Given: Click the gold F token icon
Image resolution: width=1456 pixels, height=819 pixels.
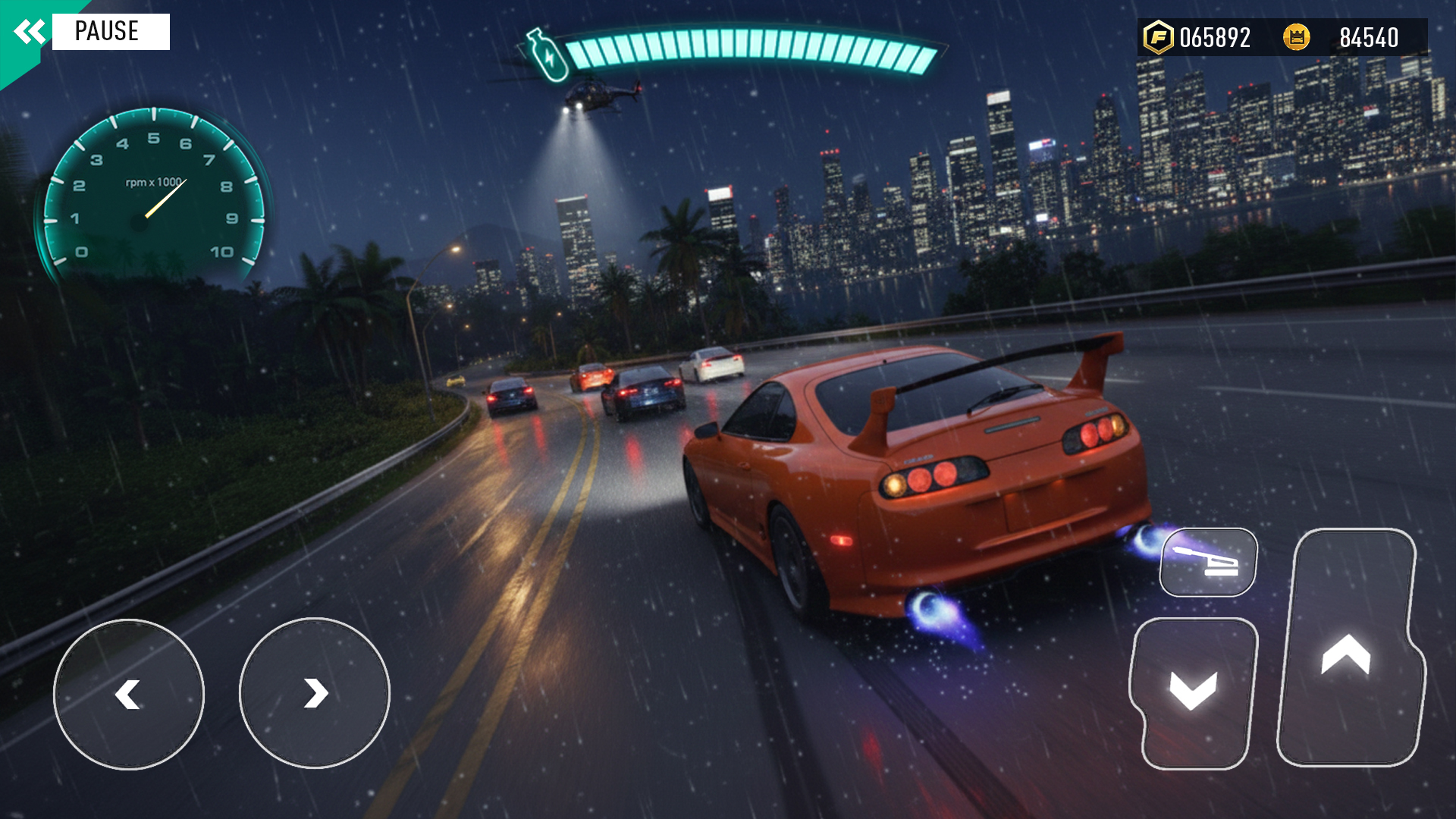Looking at the screenshot, I should click(1160, 33).
